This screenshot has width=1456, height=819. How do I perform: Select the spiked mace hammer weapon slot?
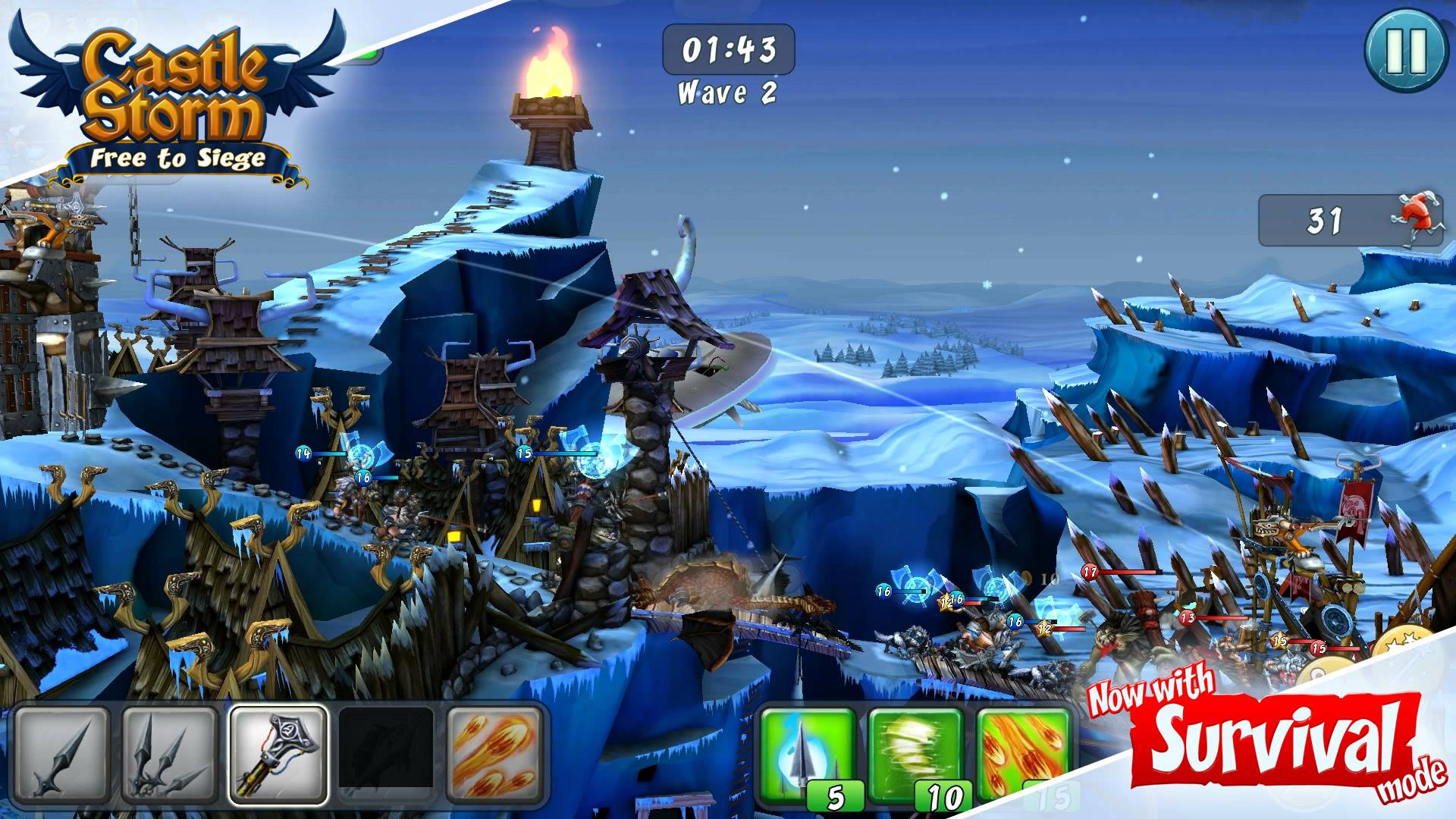click(279, 753)
